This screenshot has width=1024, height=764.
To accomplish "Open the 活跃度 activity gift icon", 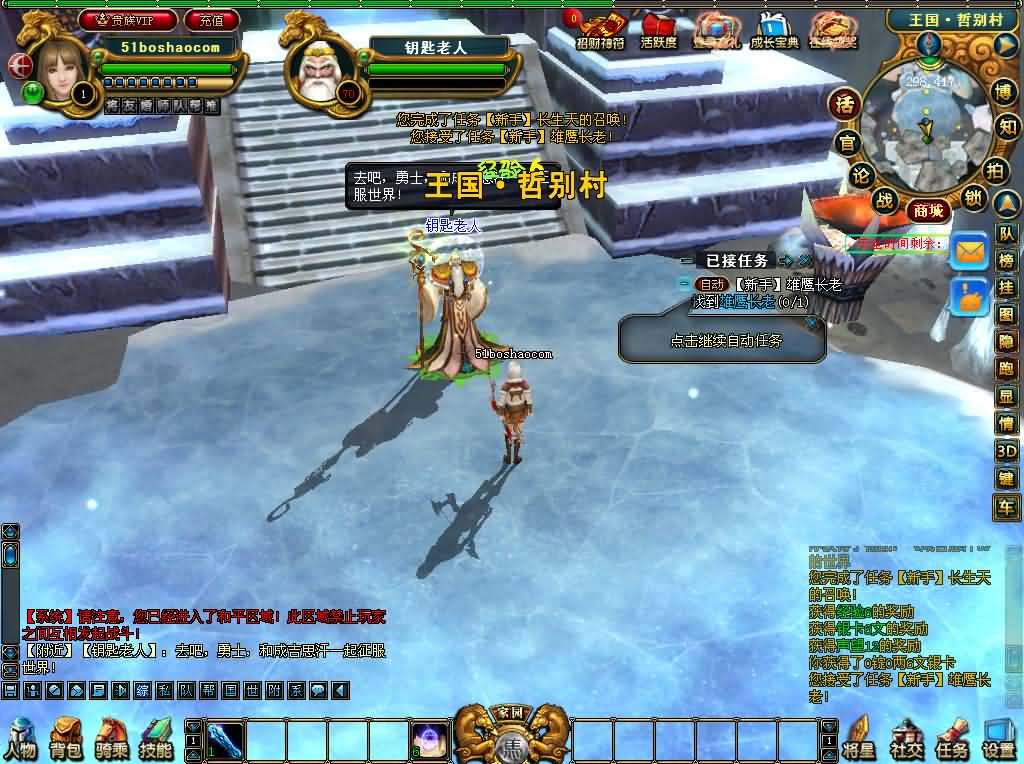I will (x=658, y=30).
